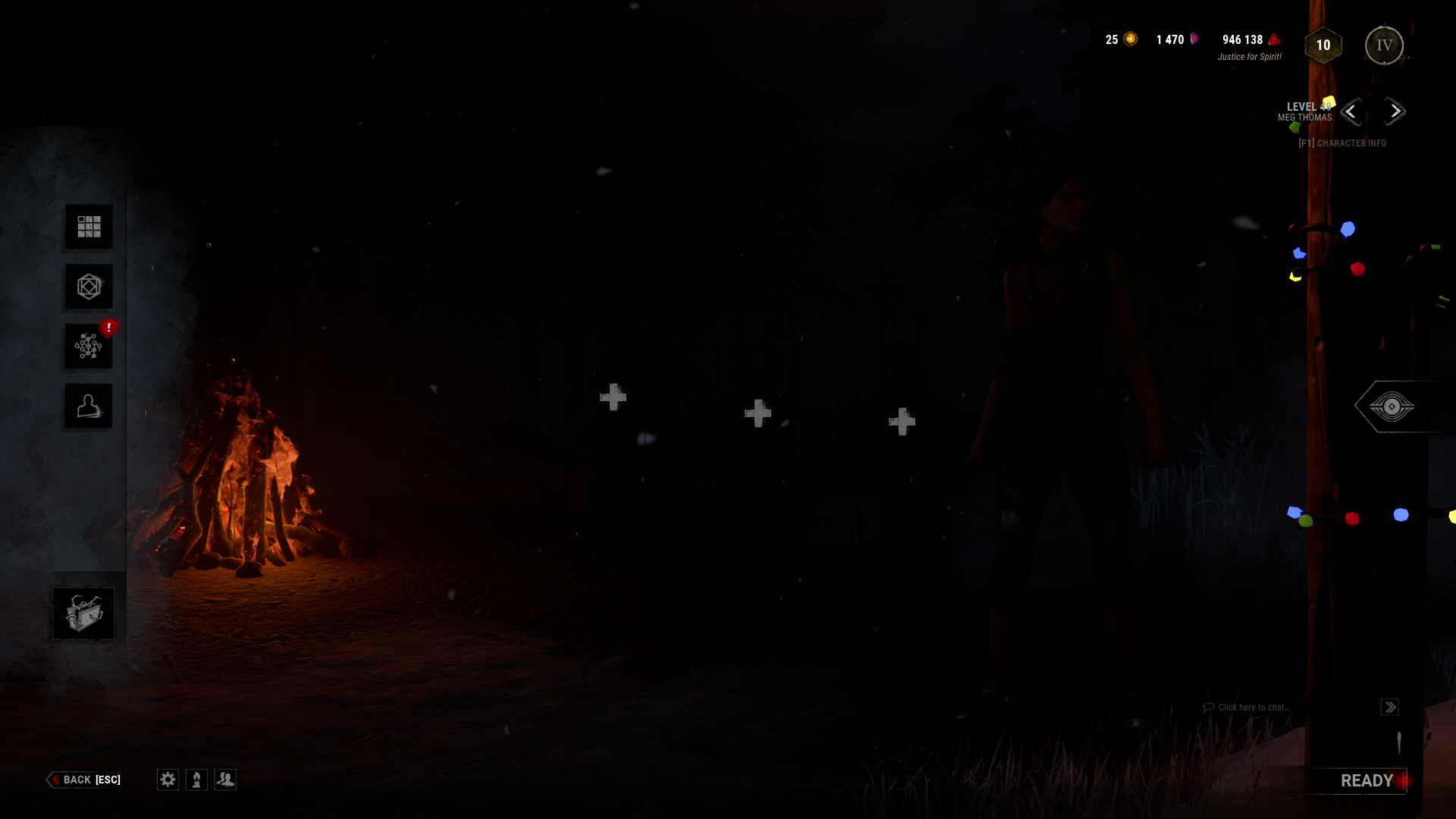This screenshot has width=1456, height=819.
Task: Open the player level IV badge
Action: [1384, 45]
